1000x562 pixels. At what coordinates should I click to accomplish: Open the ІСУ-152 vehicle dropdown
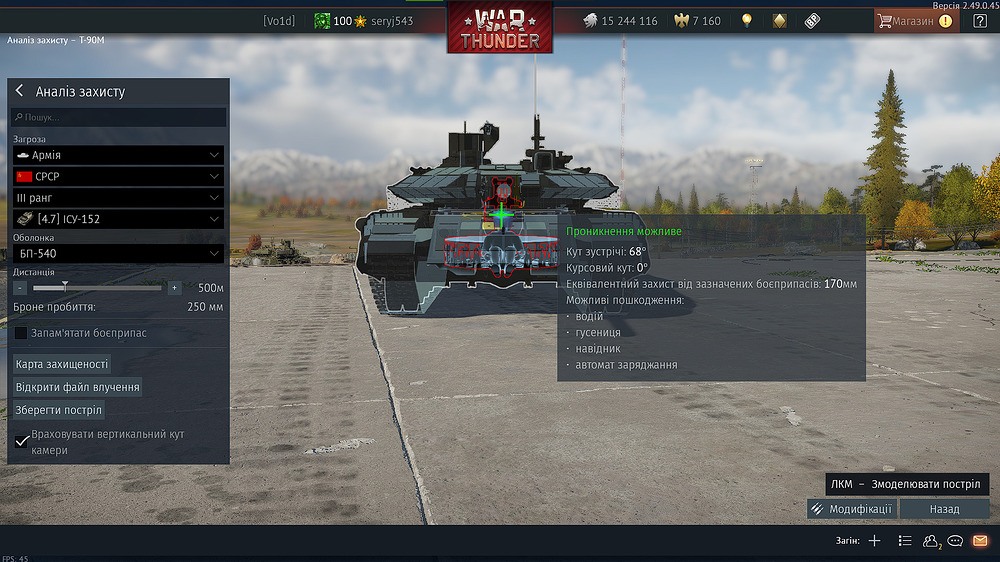tap(118, 219)
